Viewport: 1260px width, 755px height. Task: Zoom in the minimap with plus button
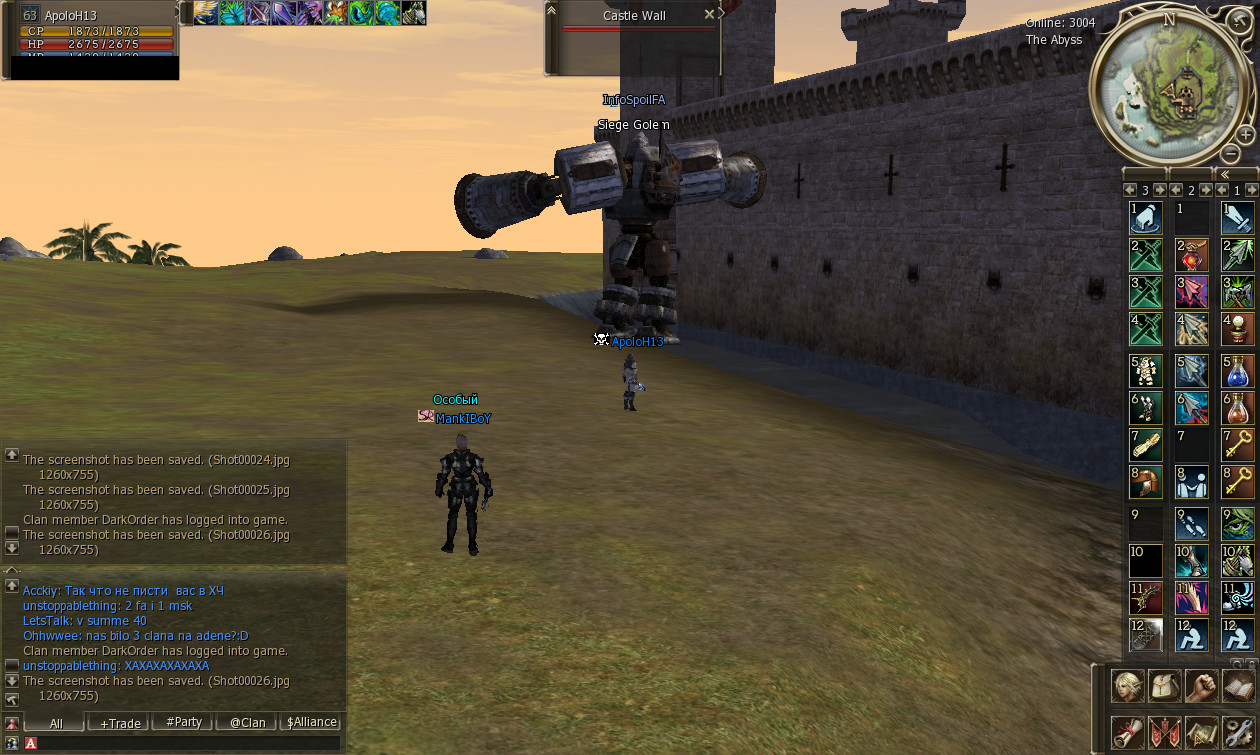[x=1245, y=134]
